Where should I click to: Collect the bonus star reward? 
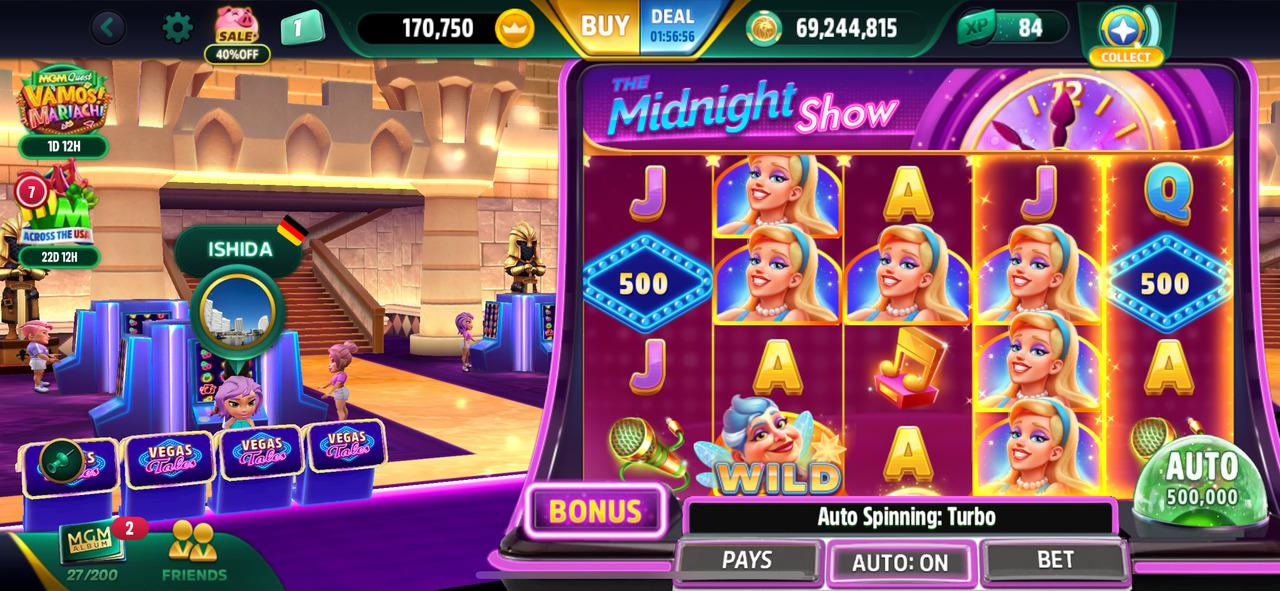point(1126,32)
